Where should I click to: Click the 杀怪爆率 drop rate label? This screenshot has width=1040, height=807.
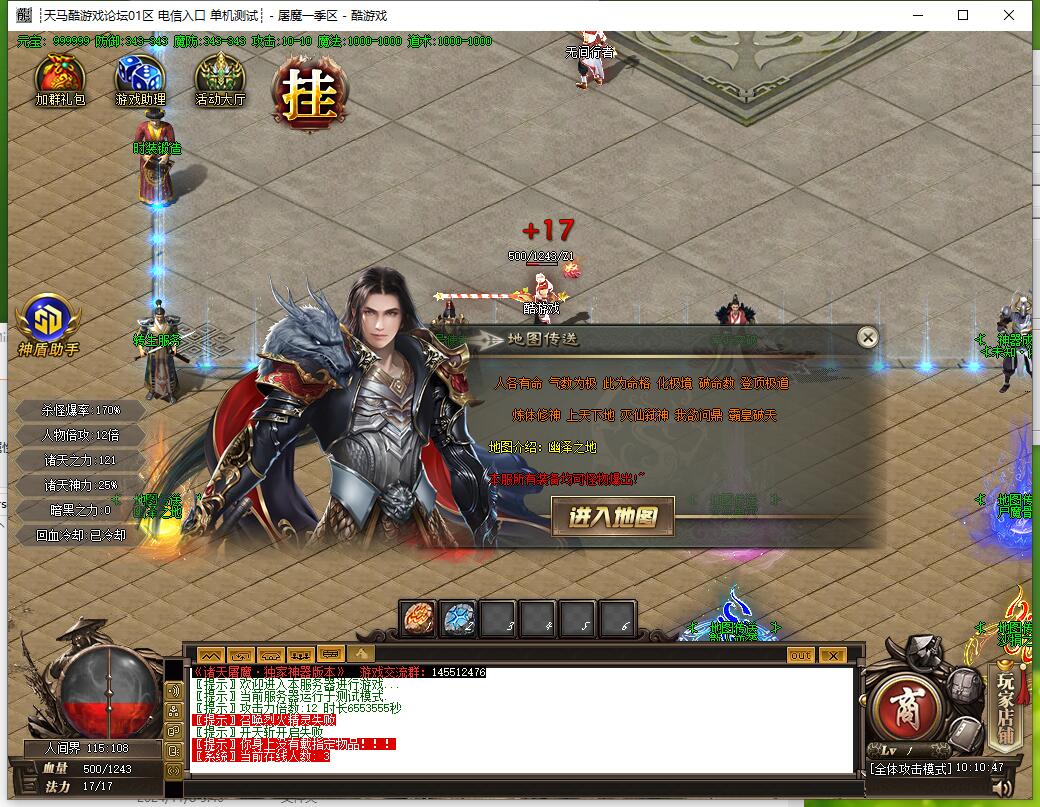point(81,410)
